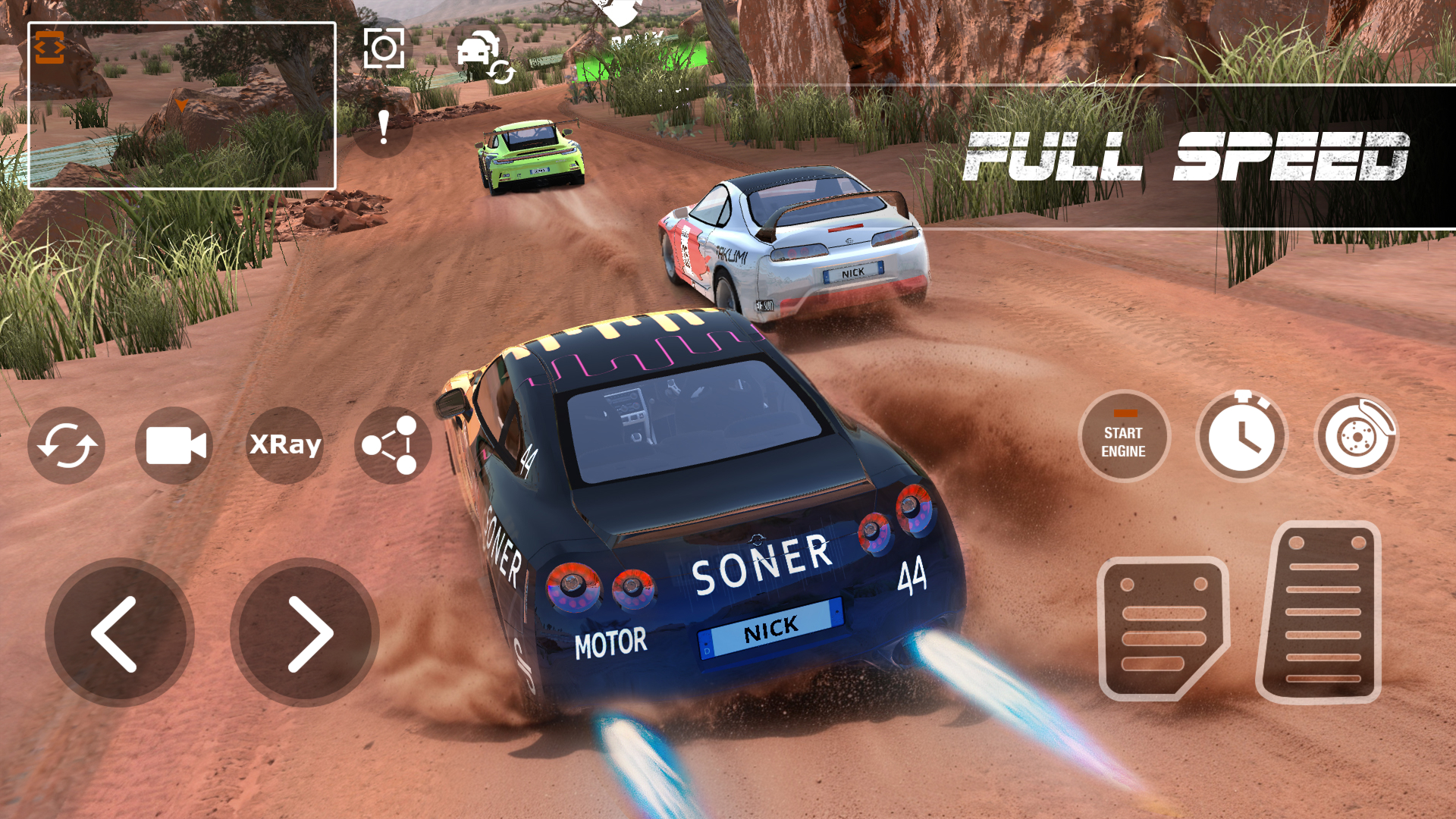Click the camera rotate icon bottom left
Image resolution: width=1456 pixels, height=819 pixels.
67,445
